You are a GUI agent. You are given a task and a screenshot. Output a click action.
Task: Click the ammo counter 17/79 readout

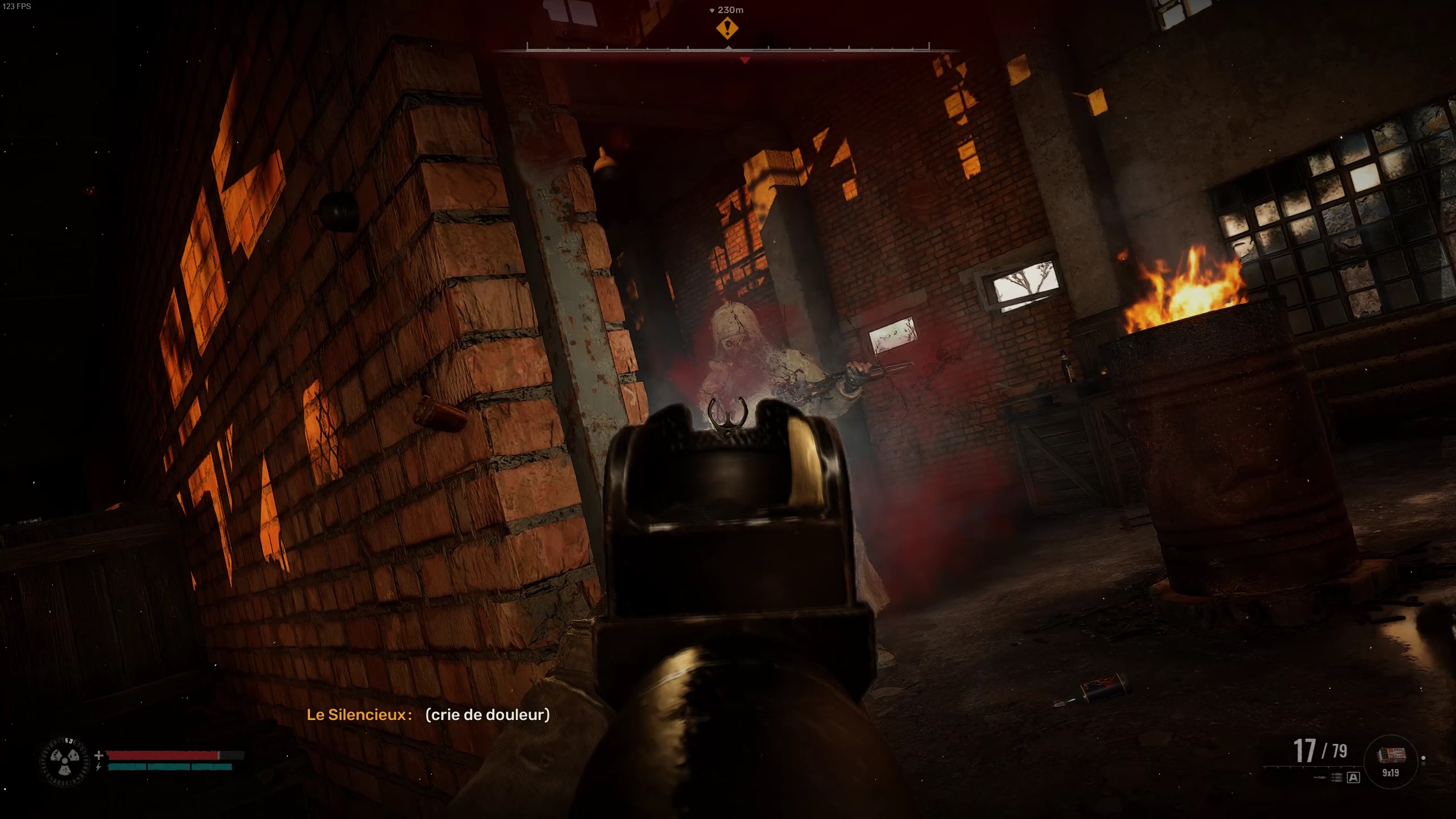click(x=1321, y=750)
